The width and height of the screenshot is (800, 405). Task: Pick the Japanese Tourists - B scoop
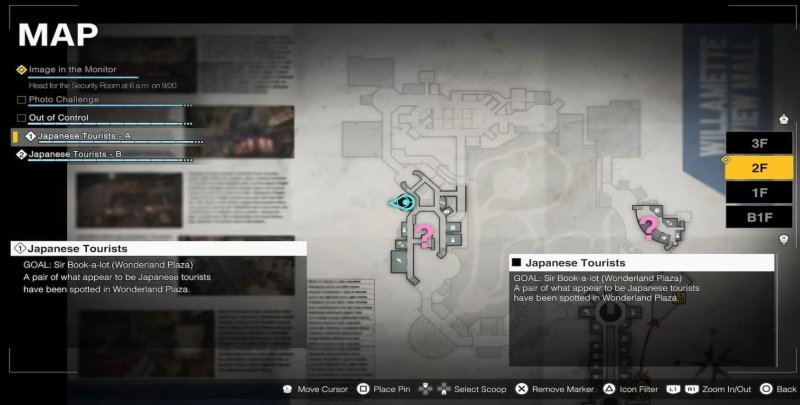tap(75, 154)
